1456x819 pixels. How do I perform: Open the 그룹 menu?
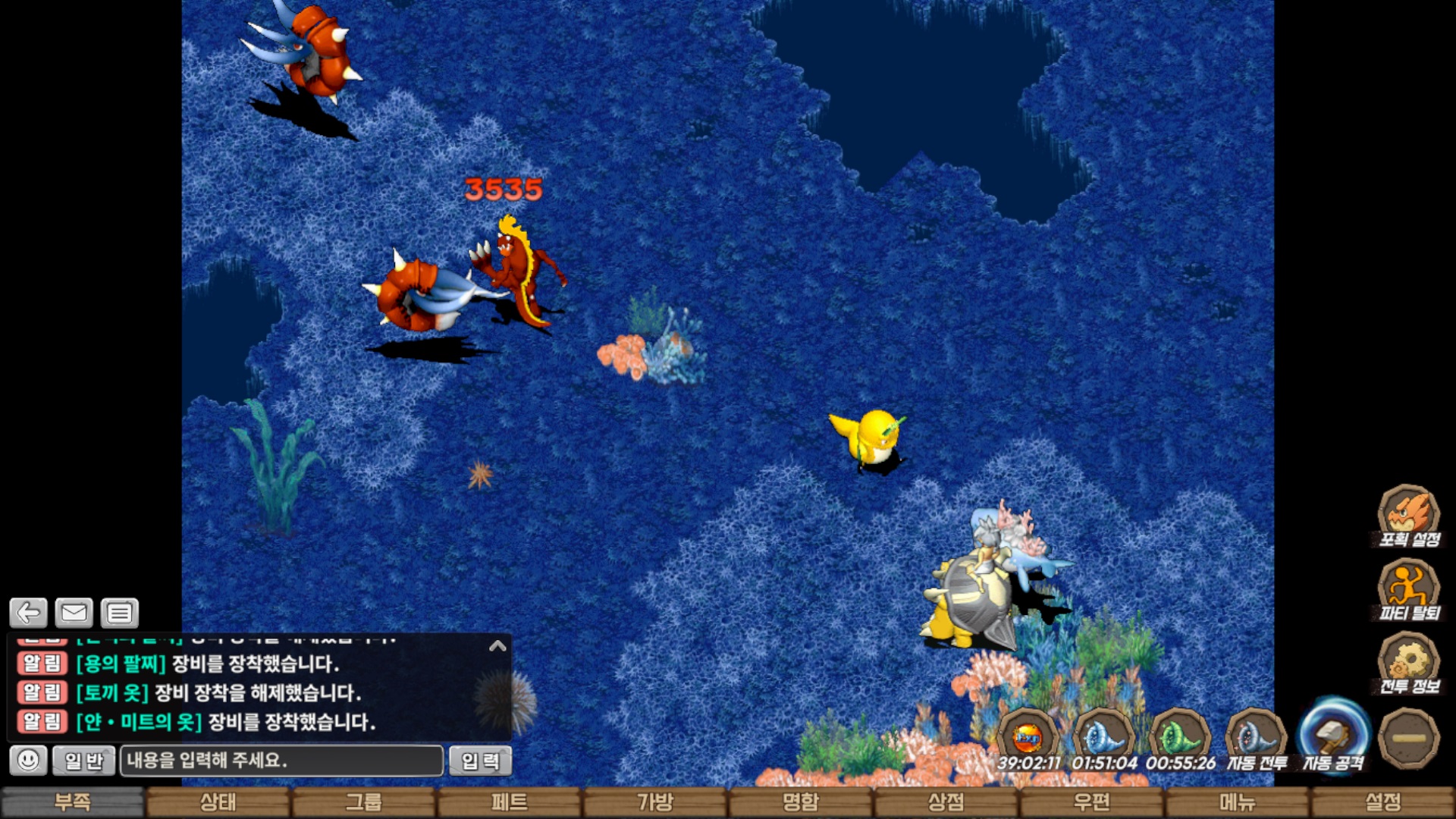[364, 802]
